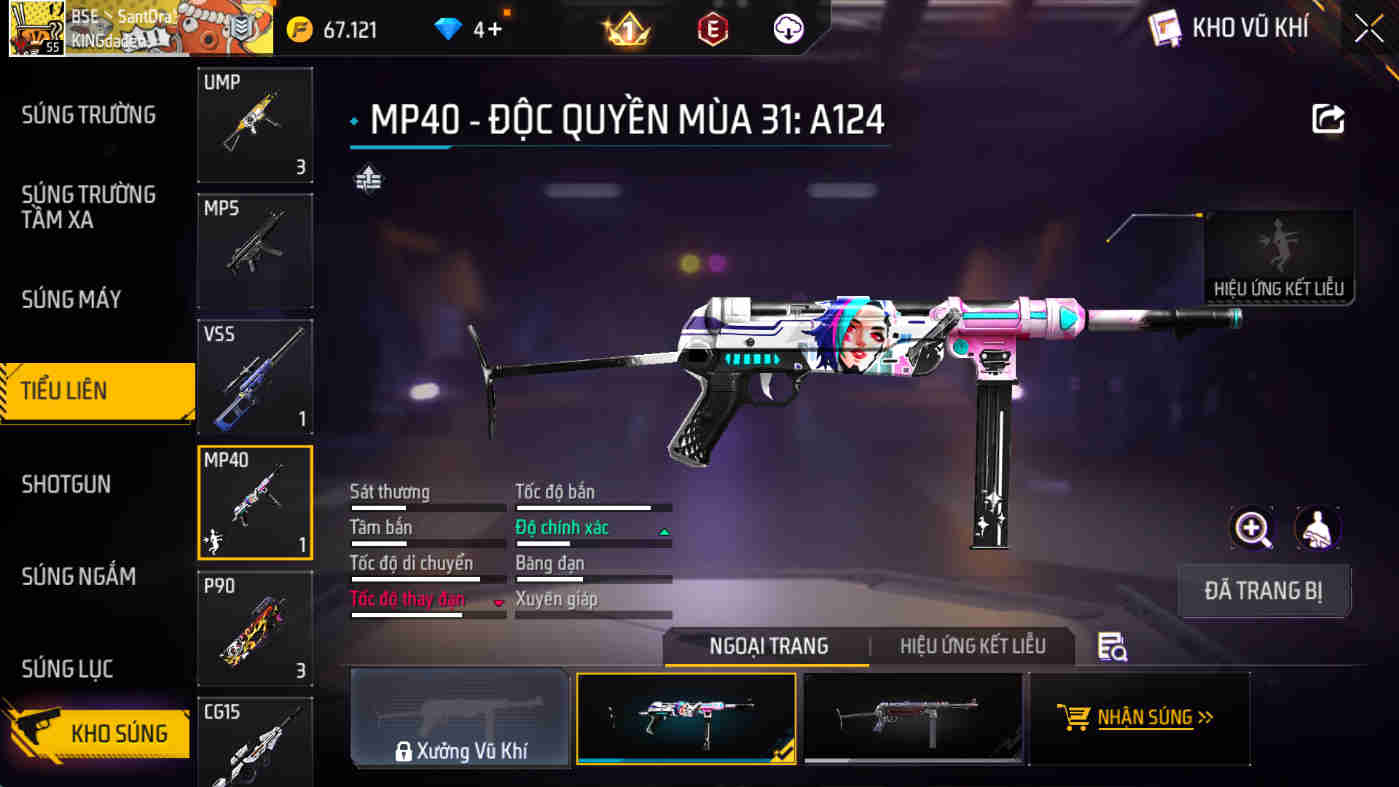The height and width of the screenshot is (787, 1399).
Task: Switch to Súng Máy category
Action: click(72, 299)
